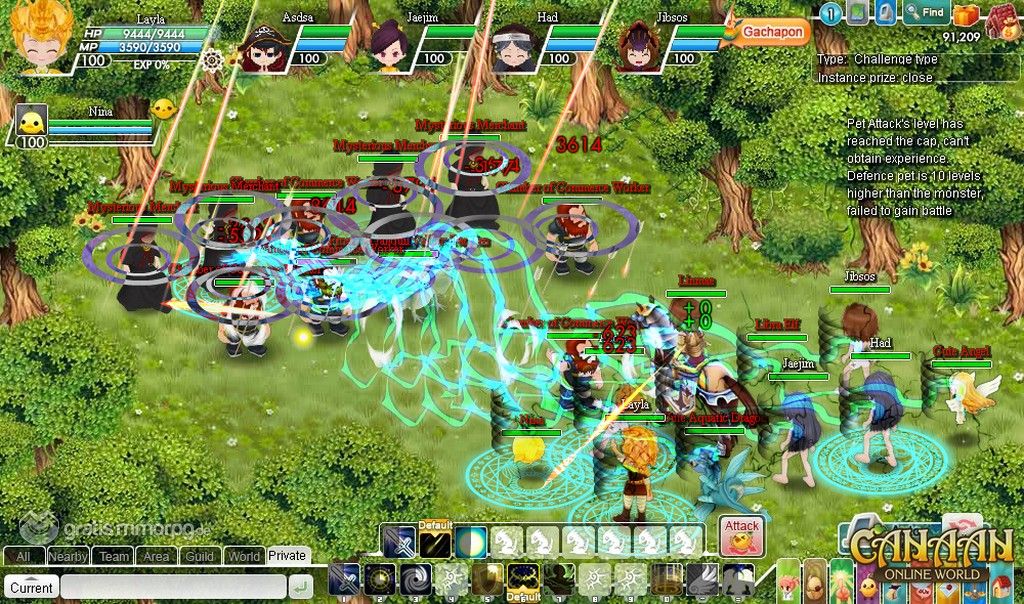Open the Guild chat tab
This screenshot has width=1024, height=604.
[x=200, y=557]
